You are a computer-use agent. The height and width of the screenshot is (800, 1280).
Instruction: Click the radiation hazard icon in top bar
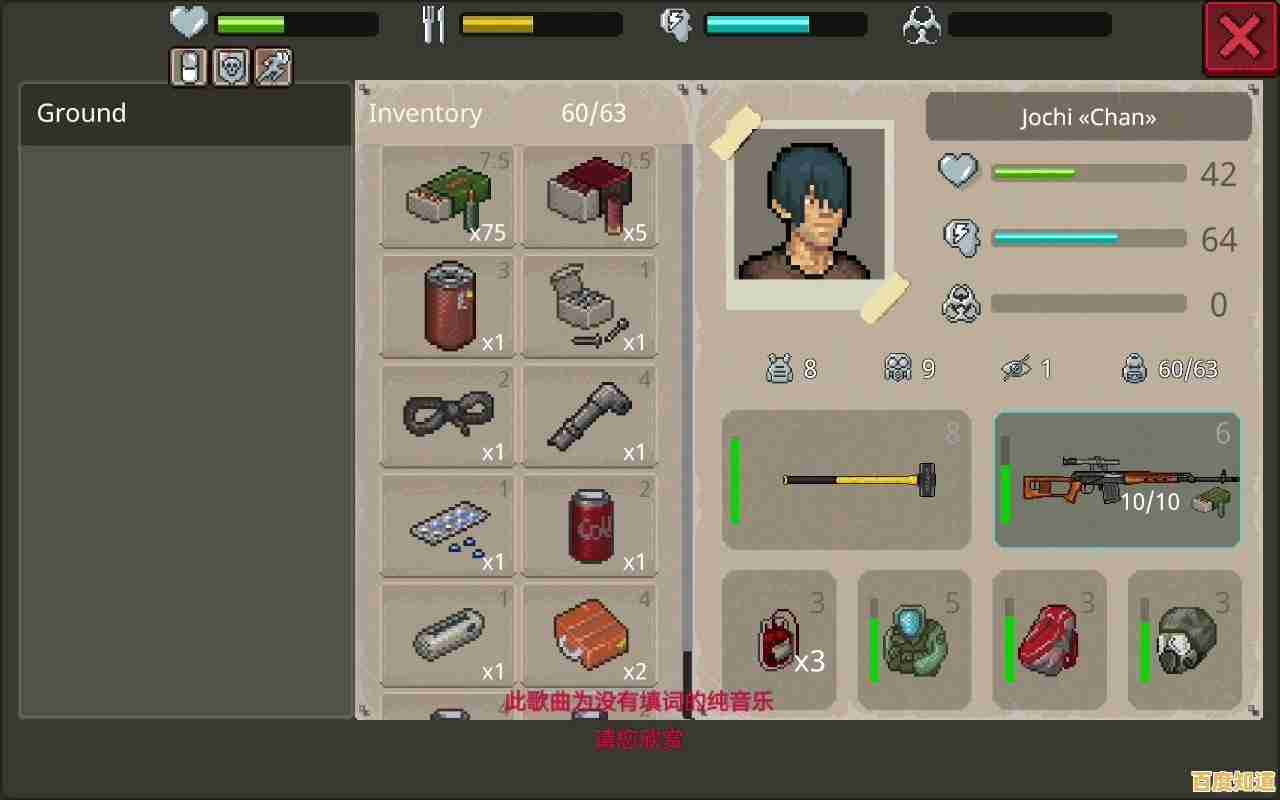[920, 24]
